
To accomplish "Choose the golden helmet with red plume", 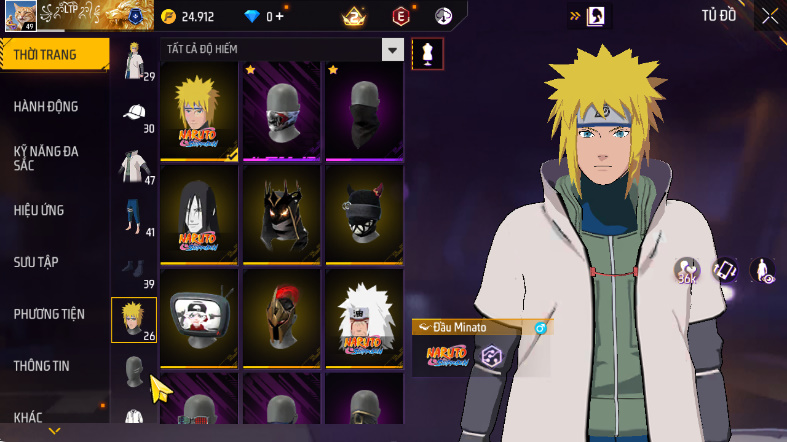I will tap(282, 318).
